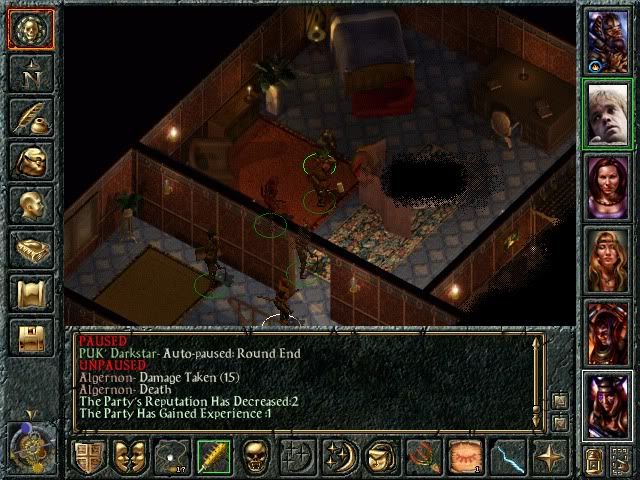Use the crescent moon ability button
The width and height of the screenshot is (640, 480).
[339, 457]
